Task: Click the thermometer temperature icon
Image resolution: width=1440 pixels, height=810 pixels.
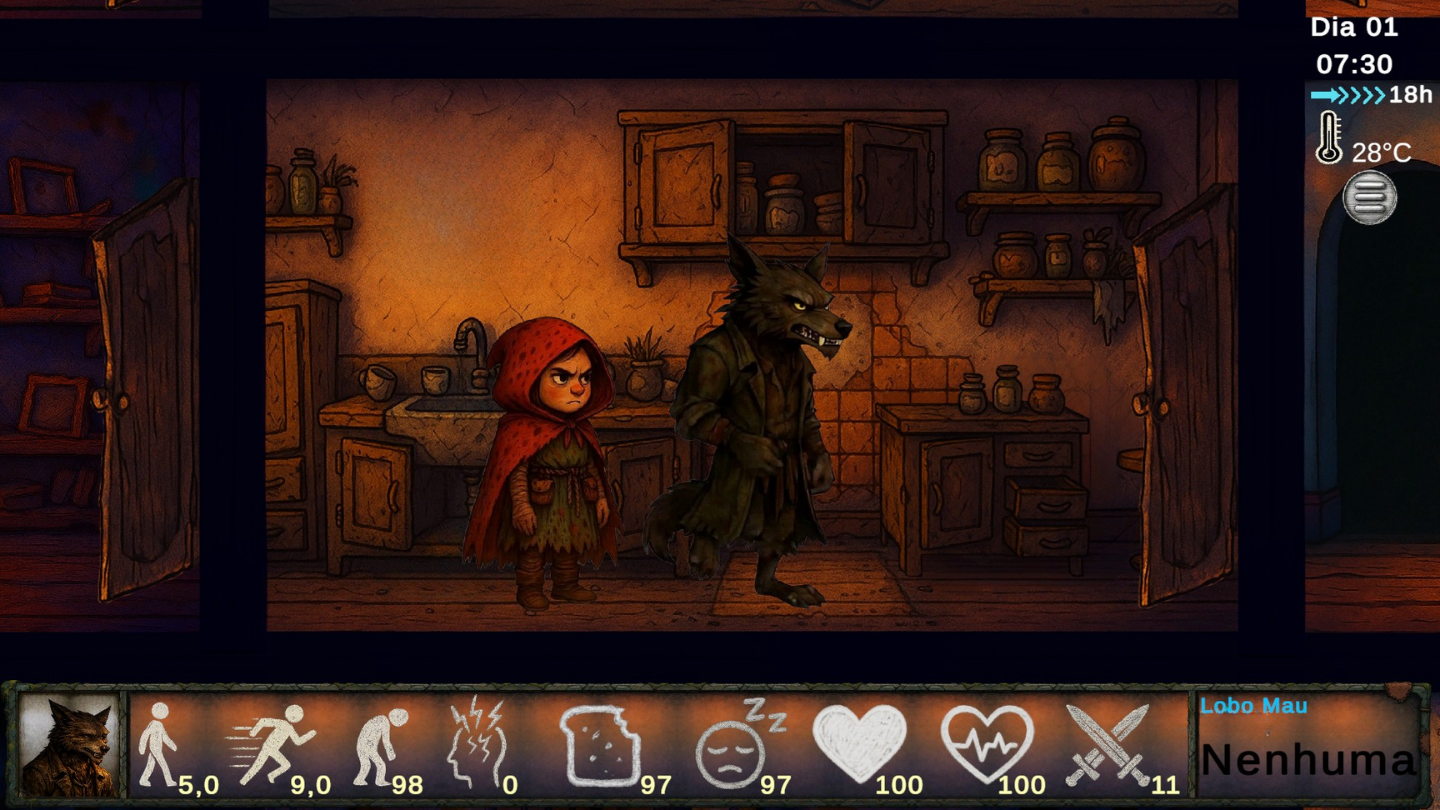Action: tap(1329, 135)
